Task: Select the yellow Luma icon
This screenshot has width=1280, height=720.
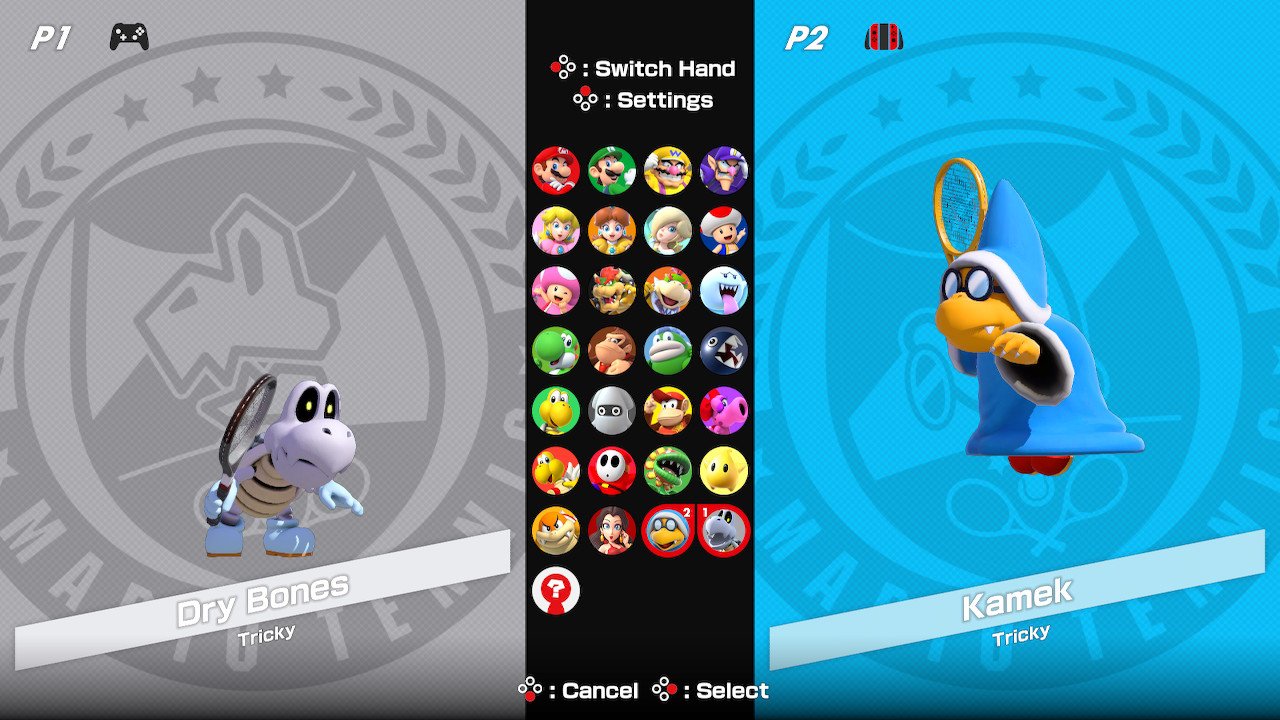Action: tap(724, 470)
